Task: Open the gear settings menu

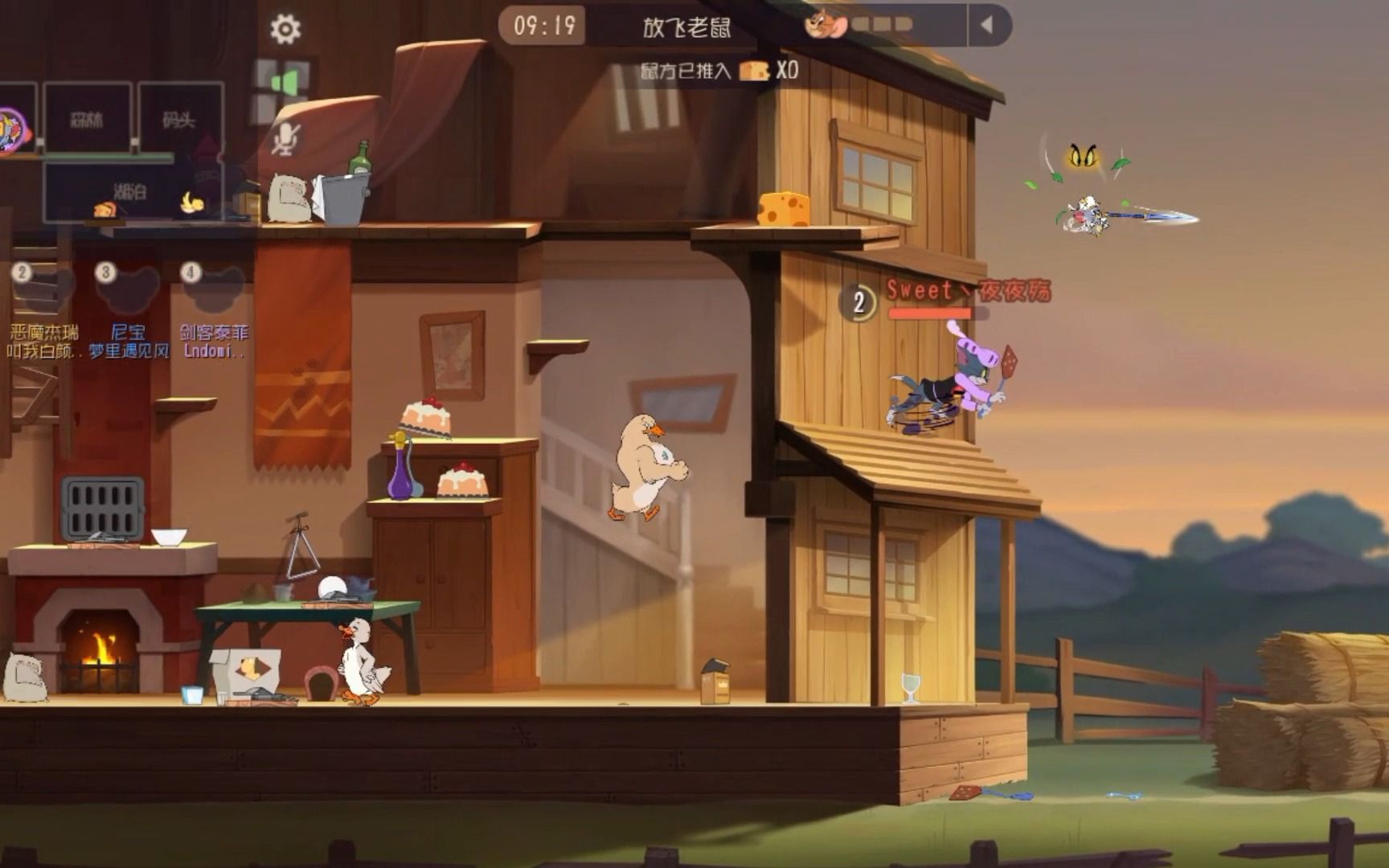Action: [x=285, y=30]
